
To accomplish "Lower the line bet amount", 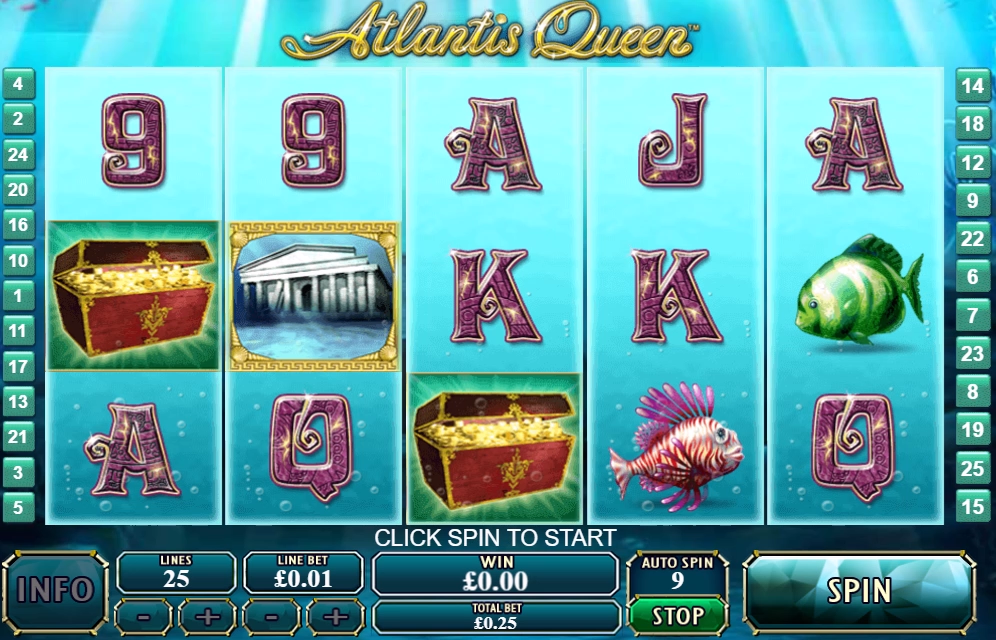I will 270,616.
